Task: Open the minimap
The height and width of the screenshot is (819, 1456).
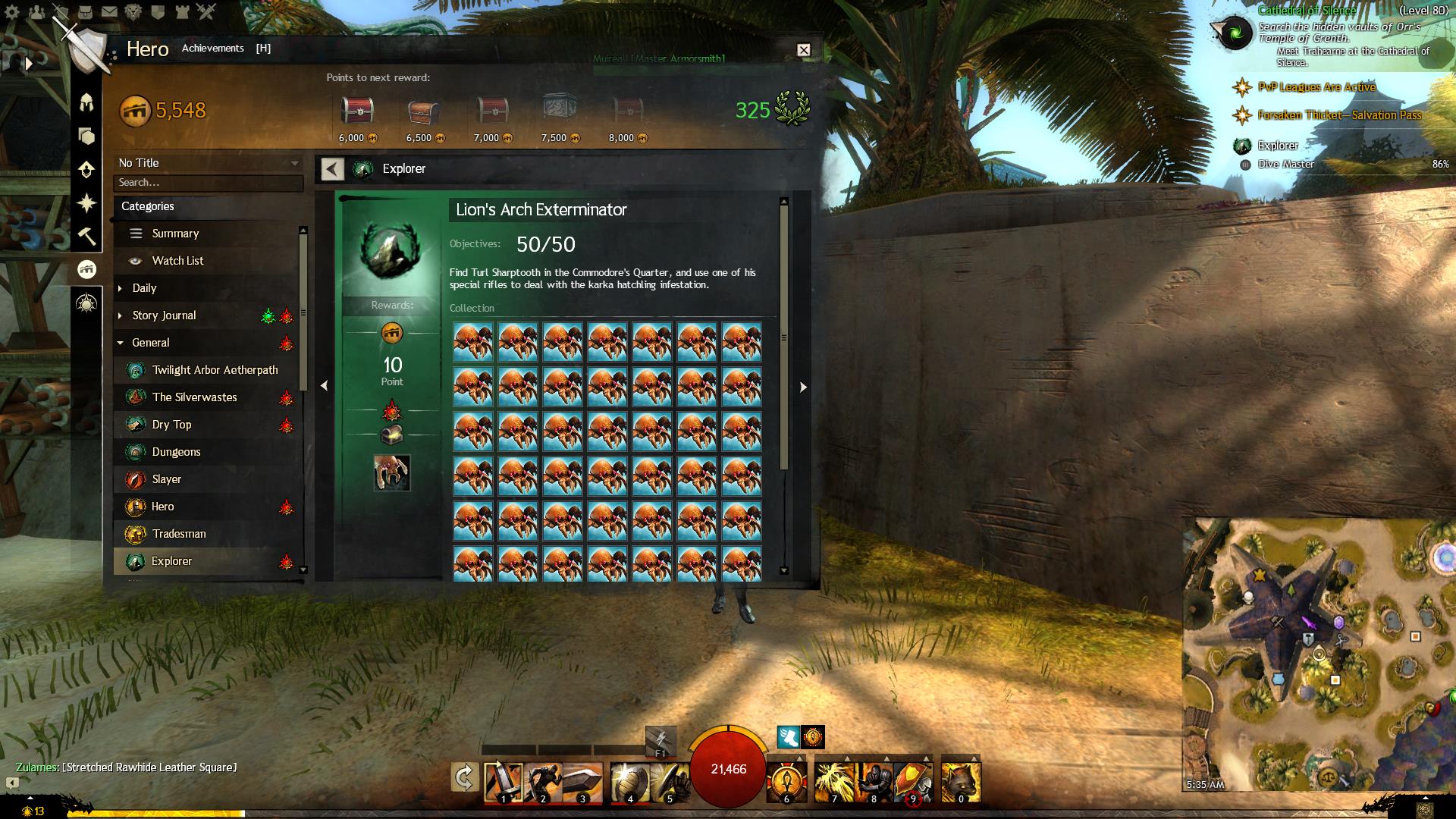Action: tap(1318, 655)
